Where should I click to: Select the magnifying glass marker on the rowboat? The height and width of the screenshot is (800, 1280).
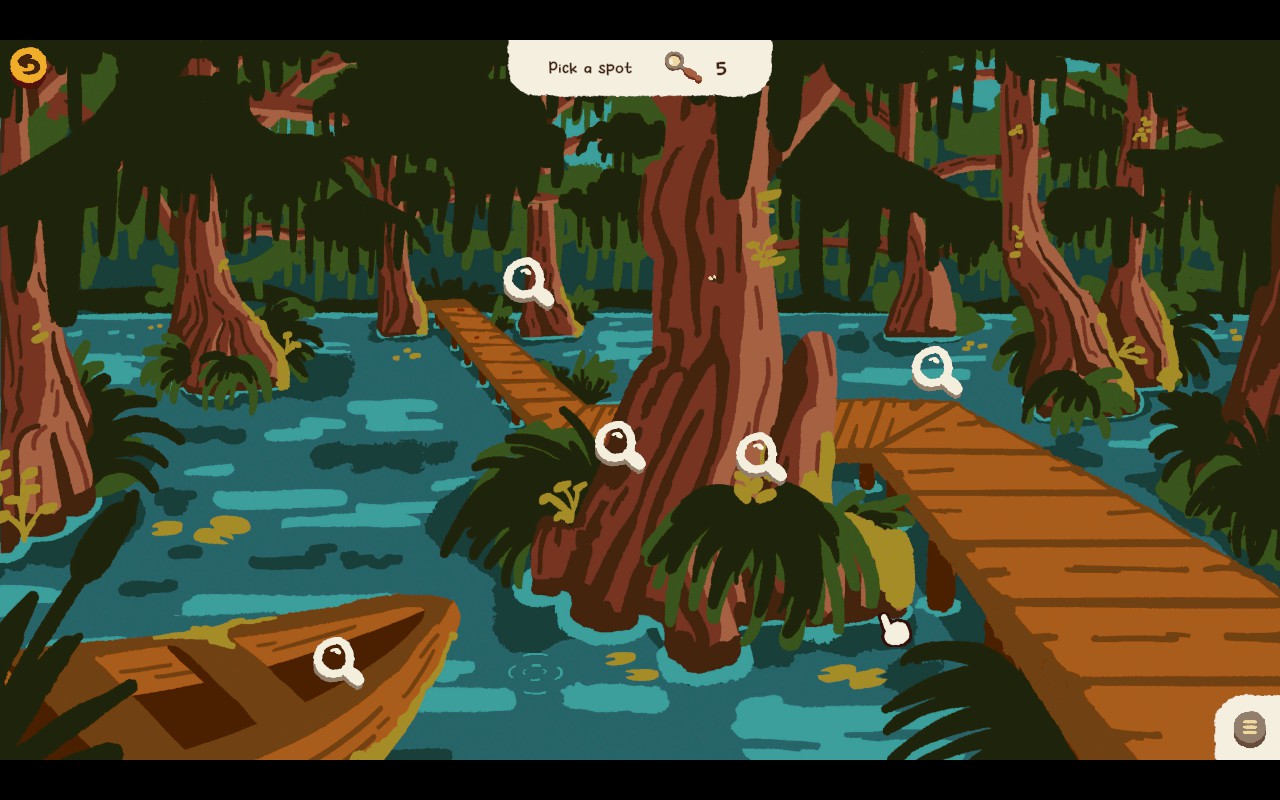coord(333,661)
